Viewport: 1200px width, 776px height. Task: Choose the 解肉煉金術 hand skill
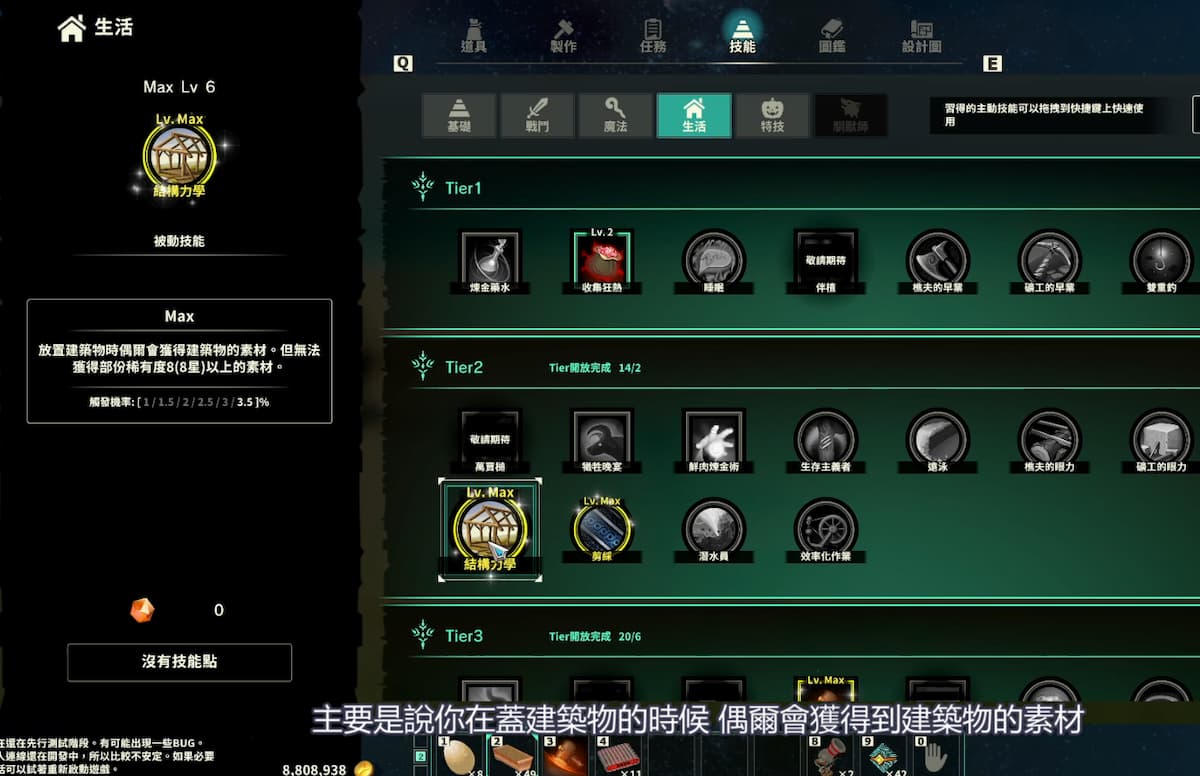point(713,438)
